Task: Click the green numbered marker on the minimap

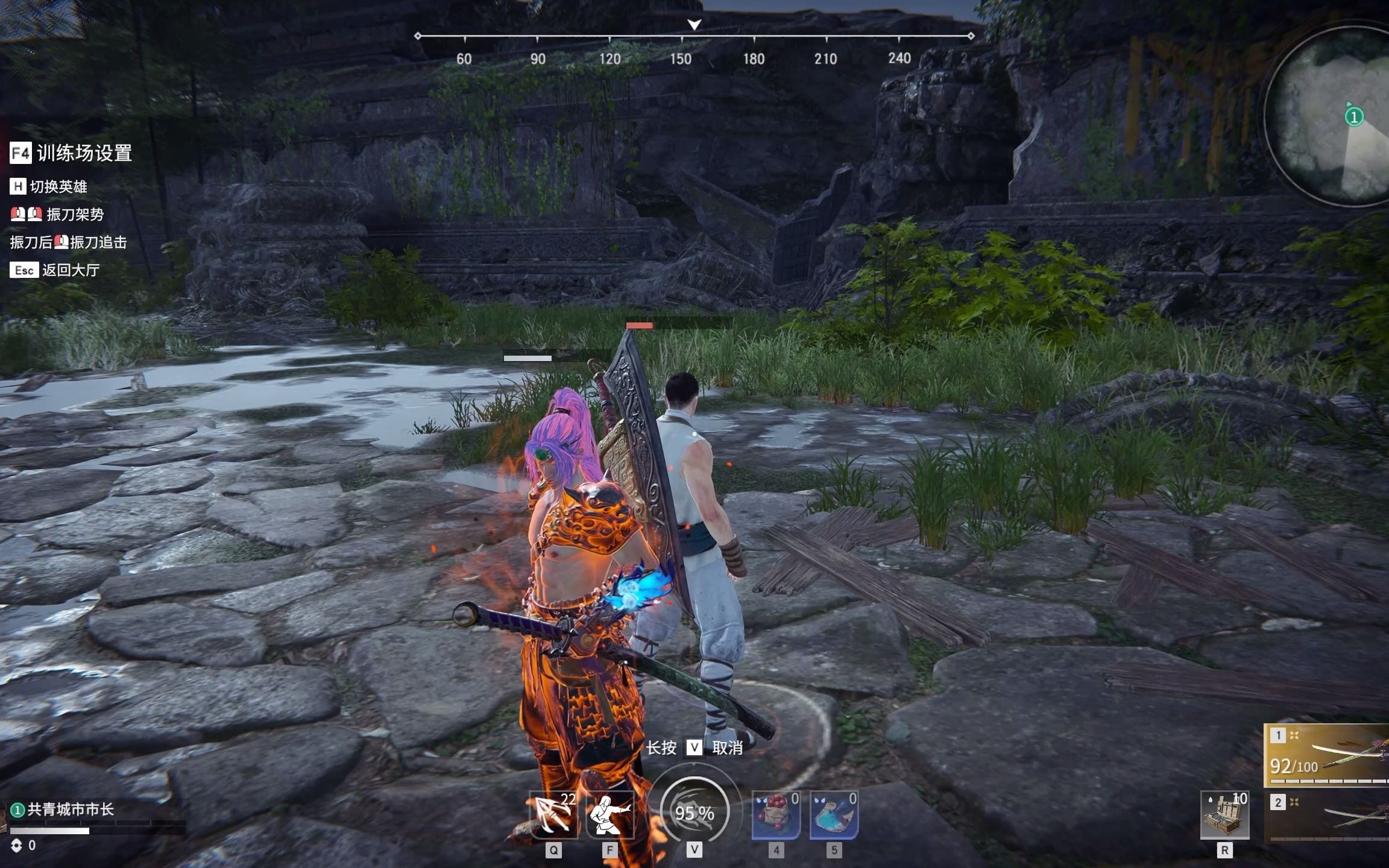Action: pos(1354,116)
